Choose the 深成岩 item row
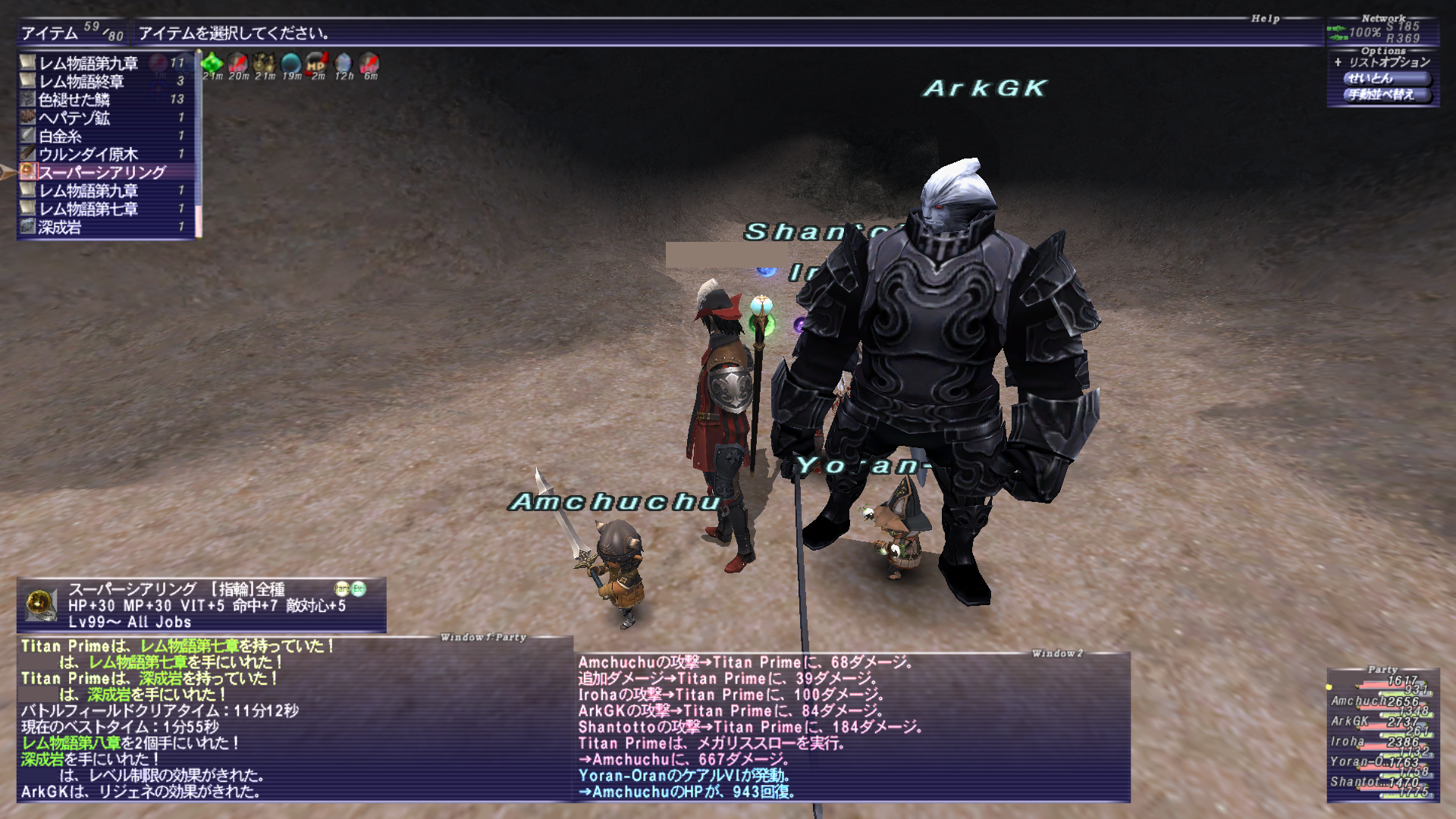This screenshot has height=819, width=1456. click(60, 227)
